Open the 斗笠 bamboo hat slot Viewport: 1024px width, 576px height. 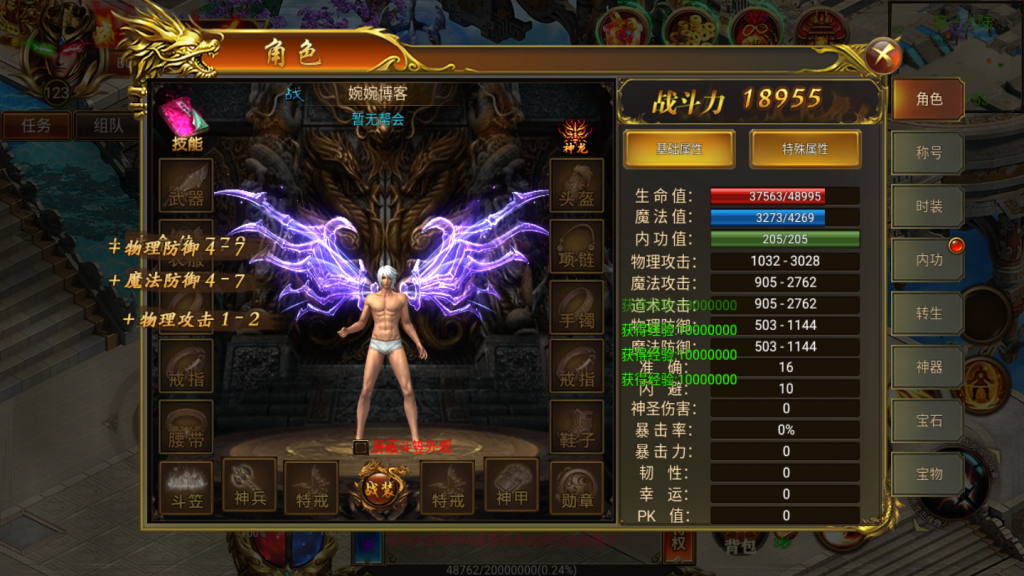click(186, 486)
